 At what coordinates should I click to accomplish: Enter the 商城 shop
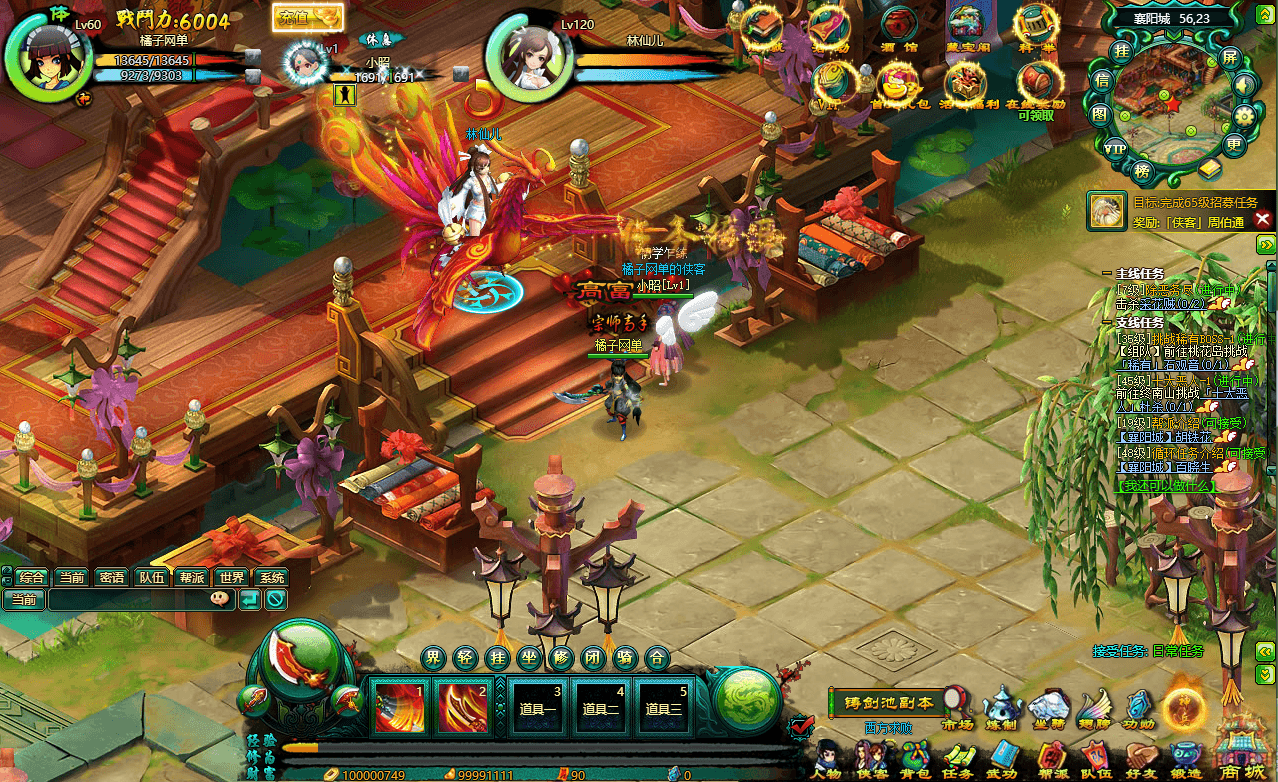pyautogui.click(x=1240, y=750)
